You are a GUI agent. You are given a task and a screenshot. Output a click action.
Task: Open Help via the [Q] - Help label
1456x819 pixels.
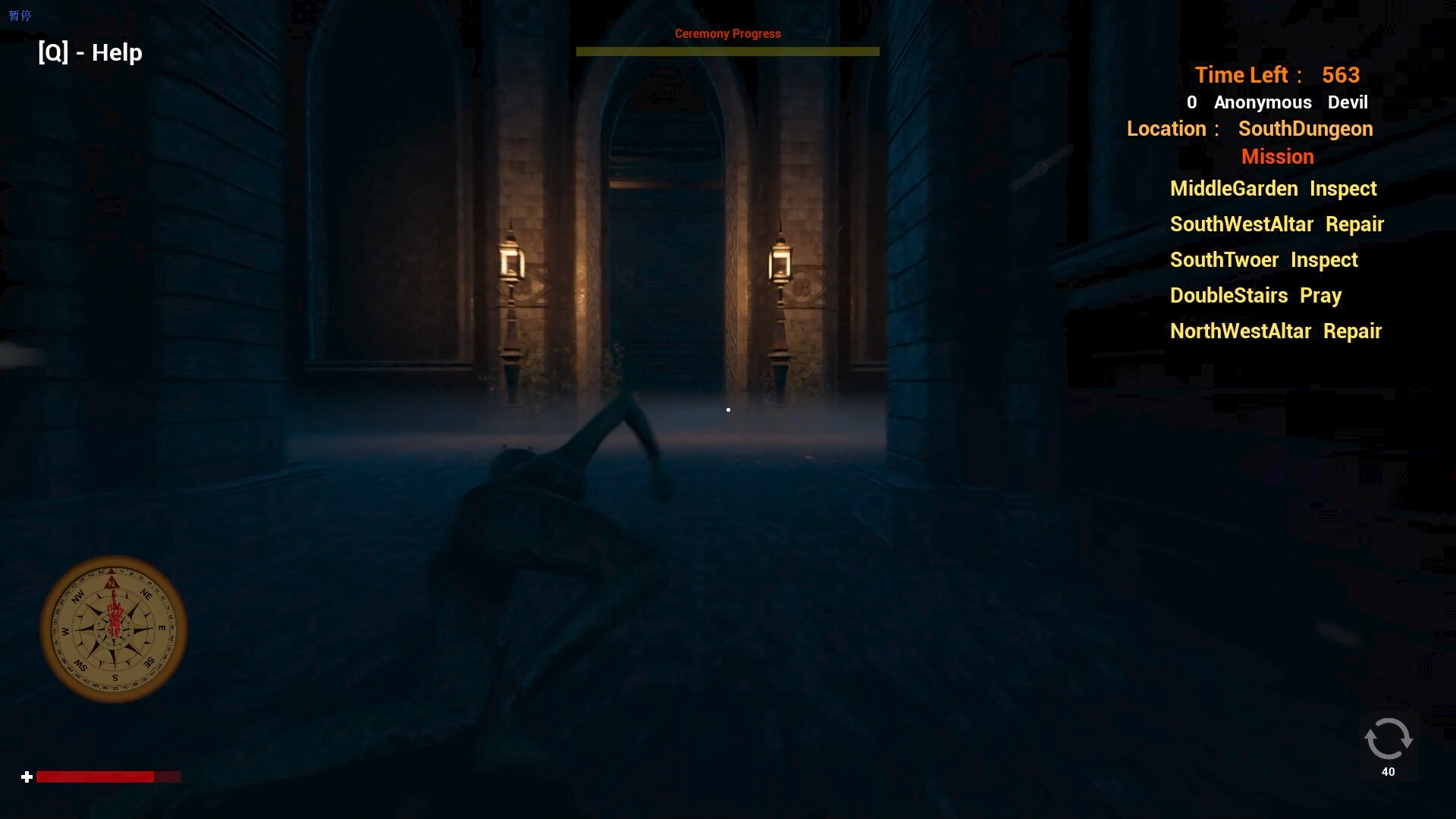tap(89, 52)
